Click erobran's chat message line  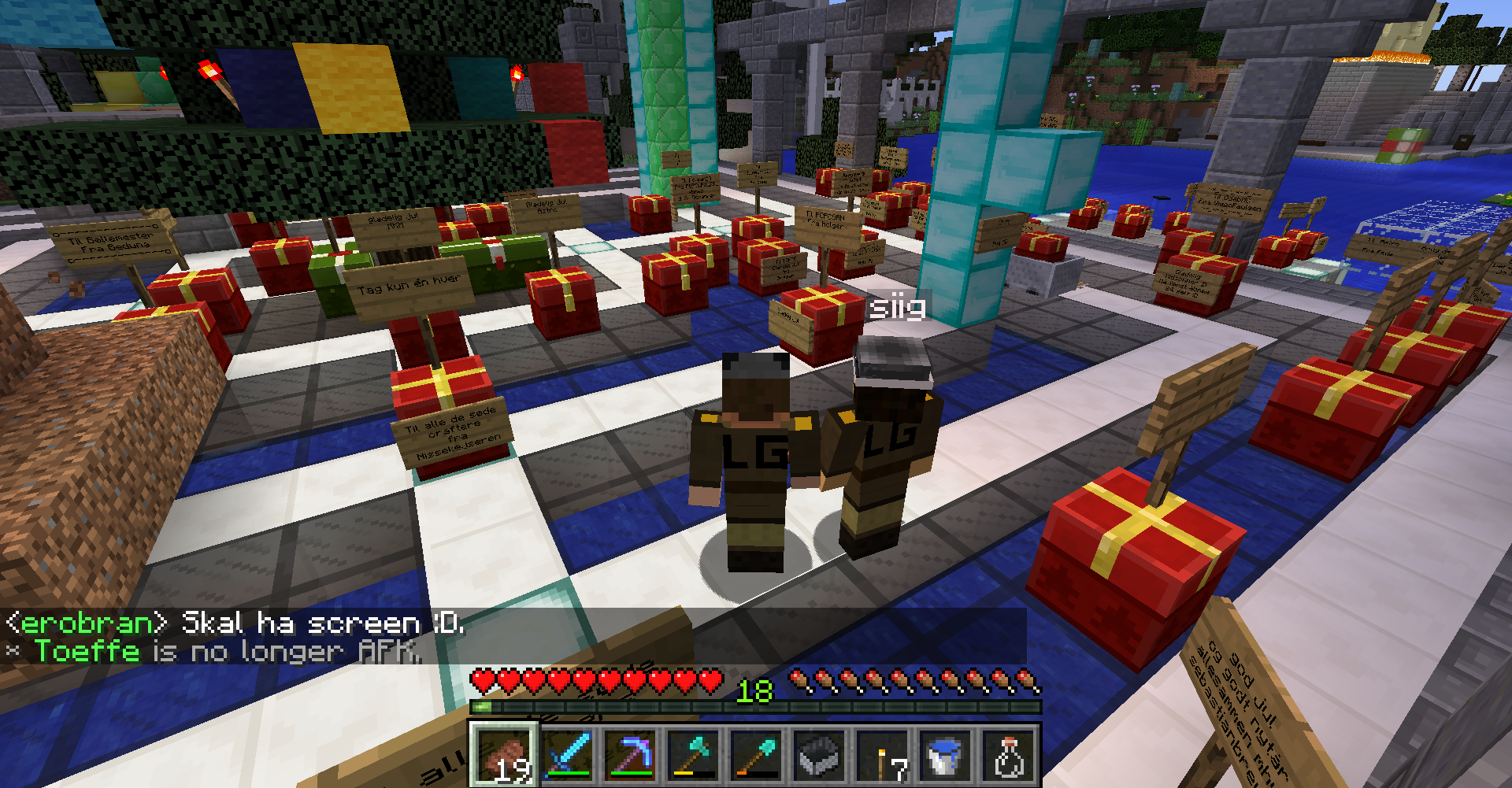pos(236,623)
